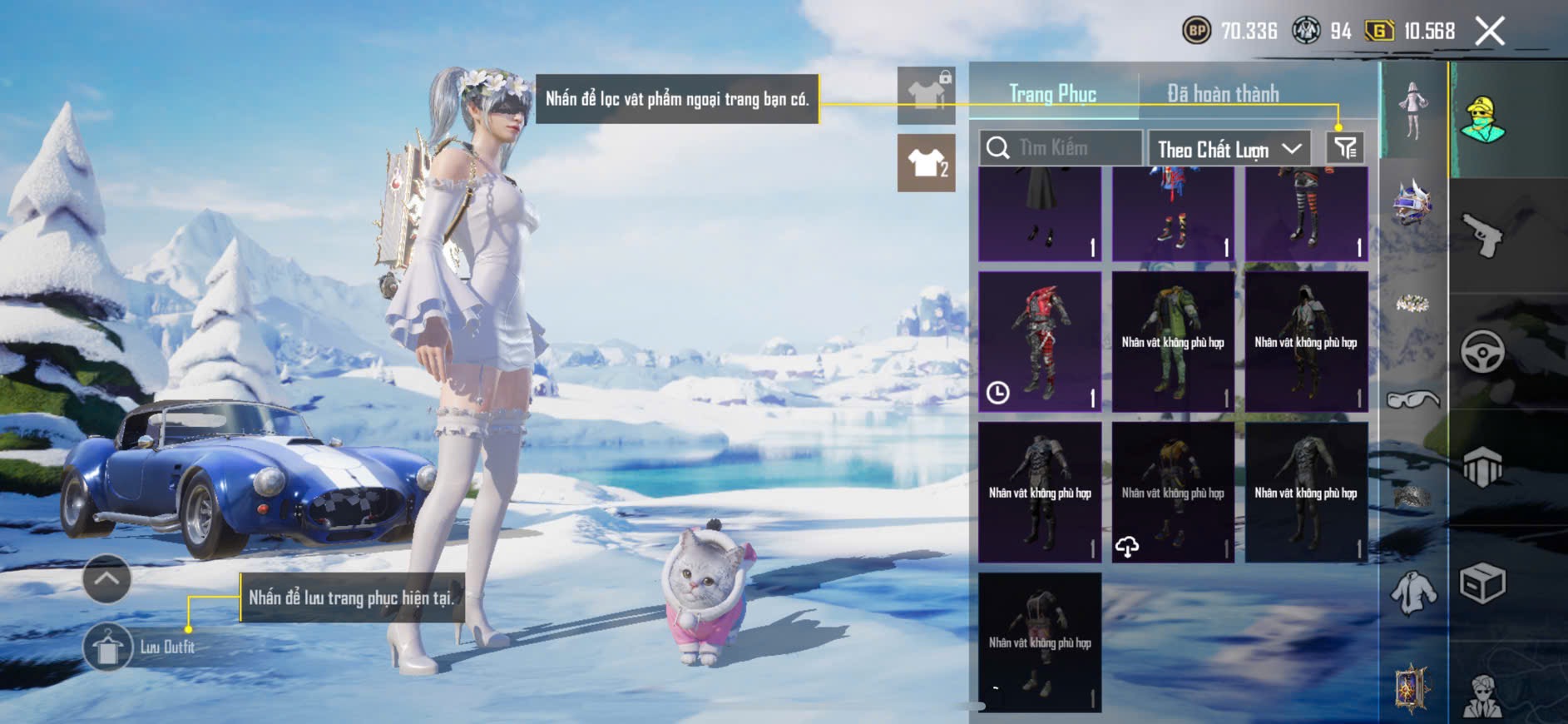
Task: Open the Đã hoàn thành tab
Action: click(x=1222, y=94)
